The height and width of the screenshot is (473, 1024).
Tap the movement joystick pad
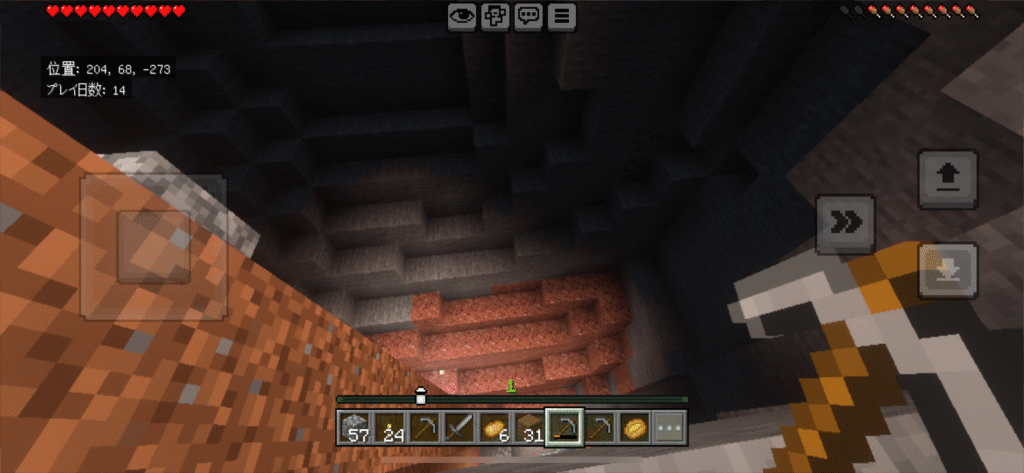153,247
